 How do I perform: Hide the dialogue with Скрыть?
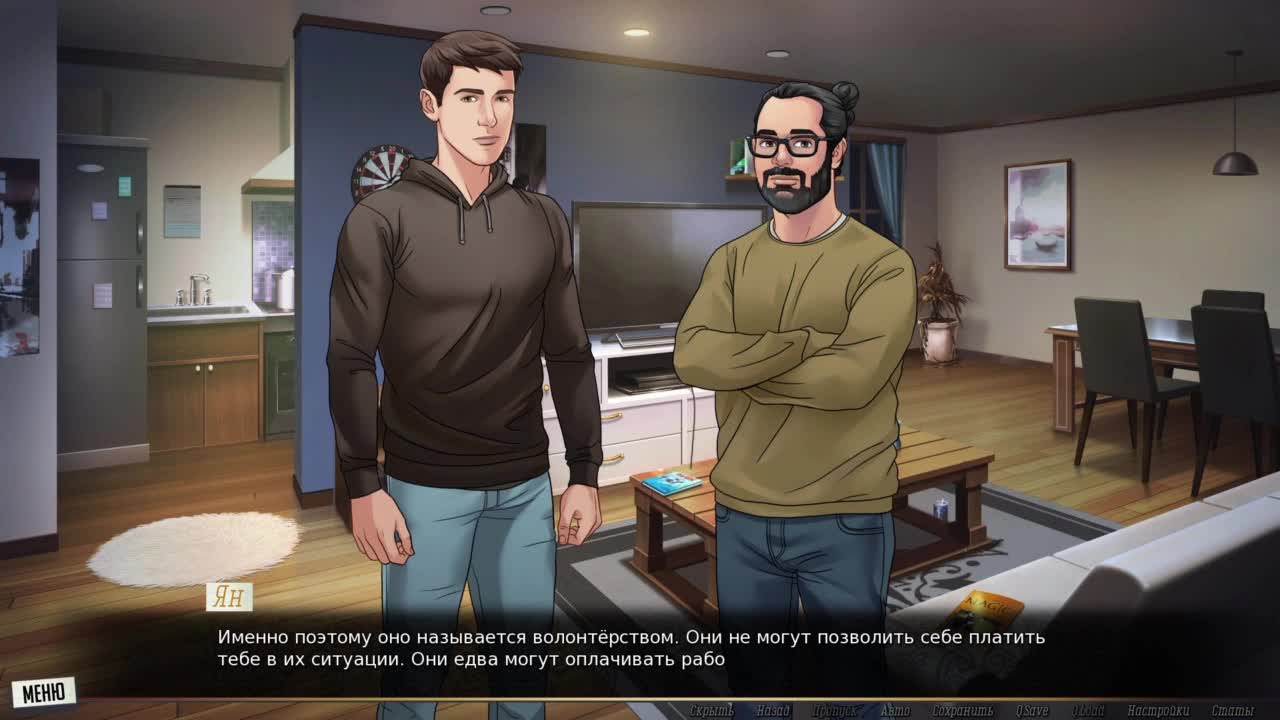pyautogui.click(x=711, y=711)
